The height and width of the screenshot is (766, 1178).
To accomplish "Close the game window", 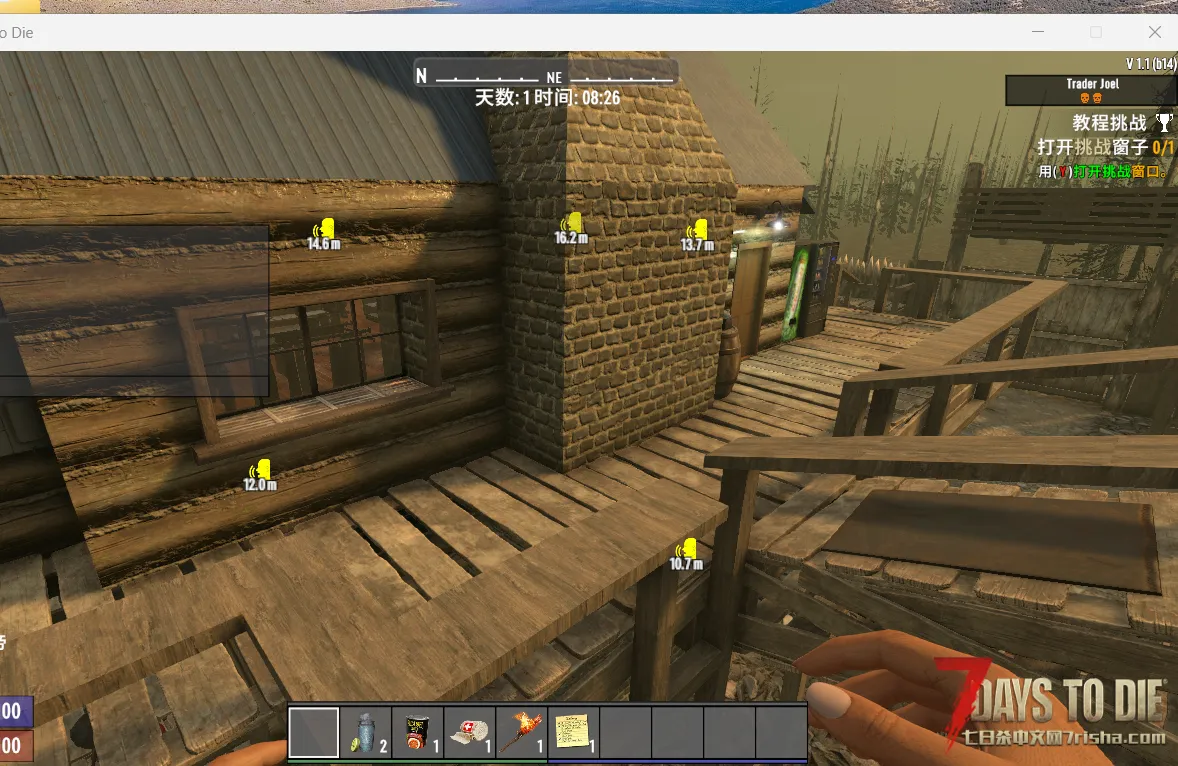I will [x=1154, y=32].
